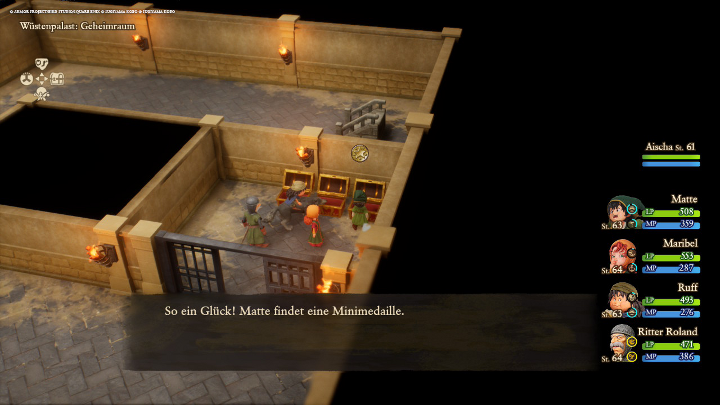The width and height of the screenshot is (720, 405).
Task: Click the paw print shortcut icon
Action: pos(27,79)
